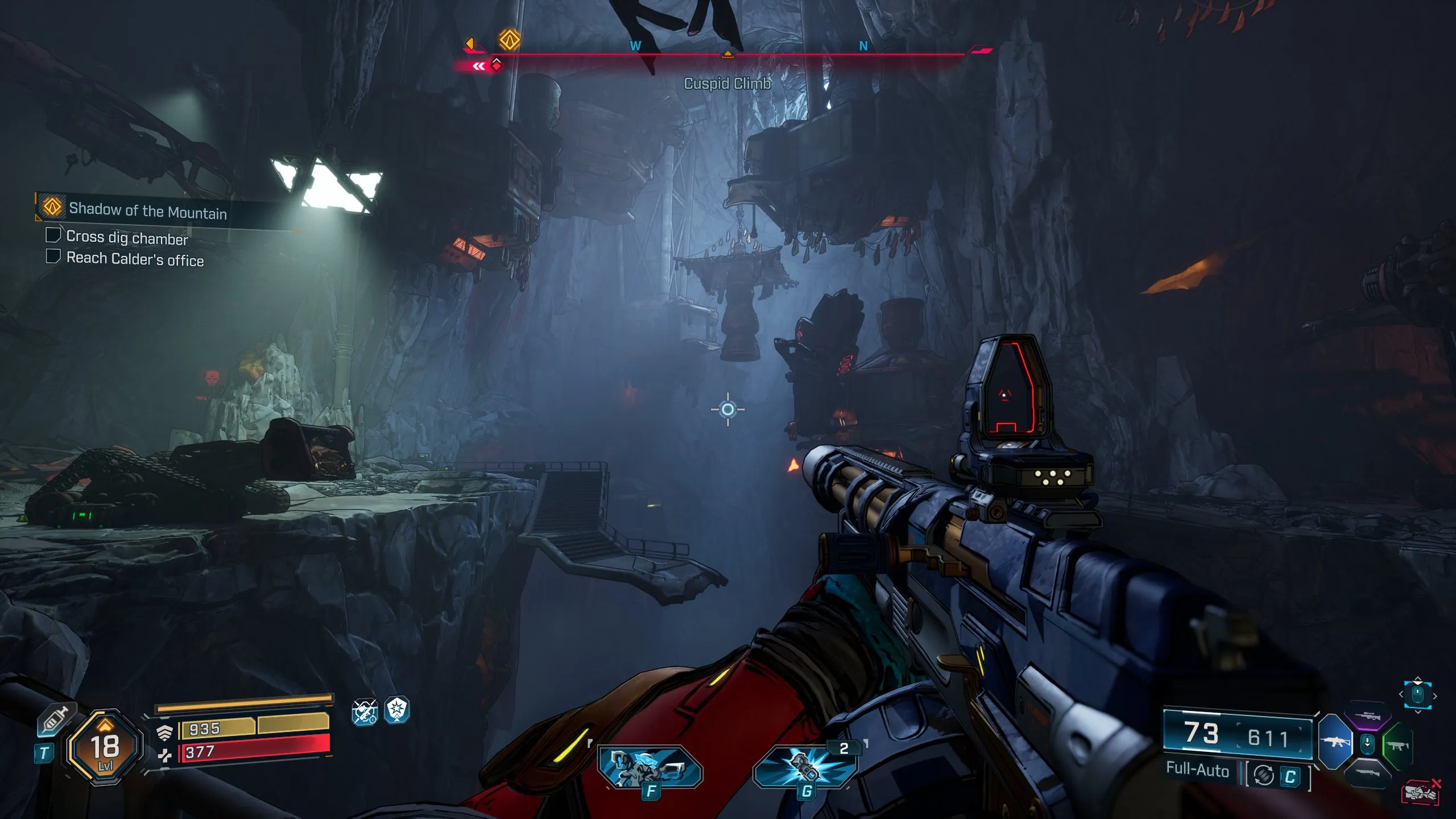Click the Cuspid Climb location label
Image resolution: width=1456 pixels, height=819 pixels.
pos(725,84)
